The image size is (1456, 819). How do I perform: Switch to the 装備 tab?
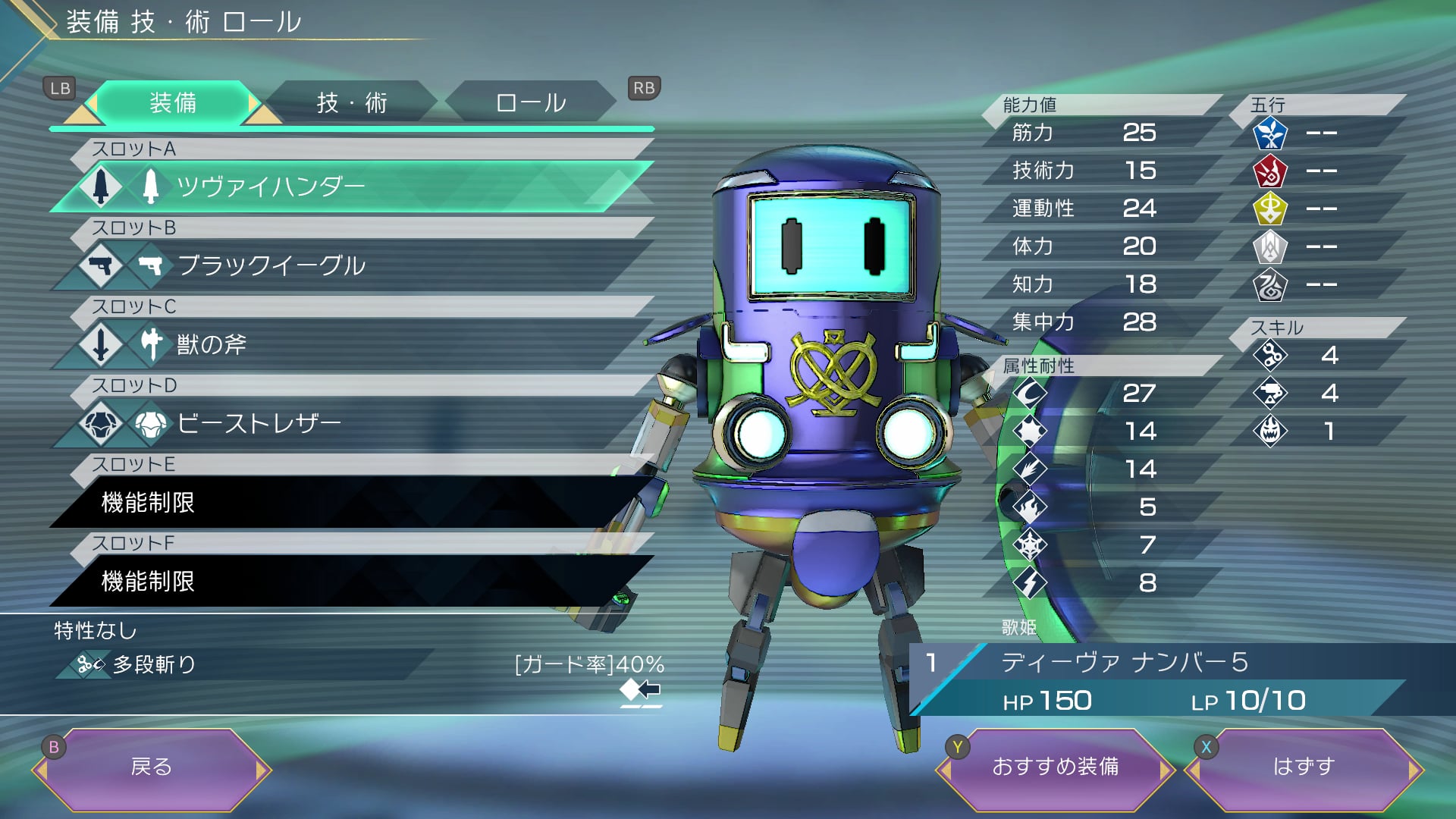(173, 102)
